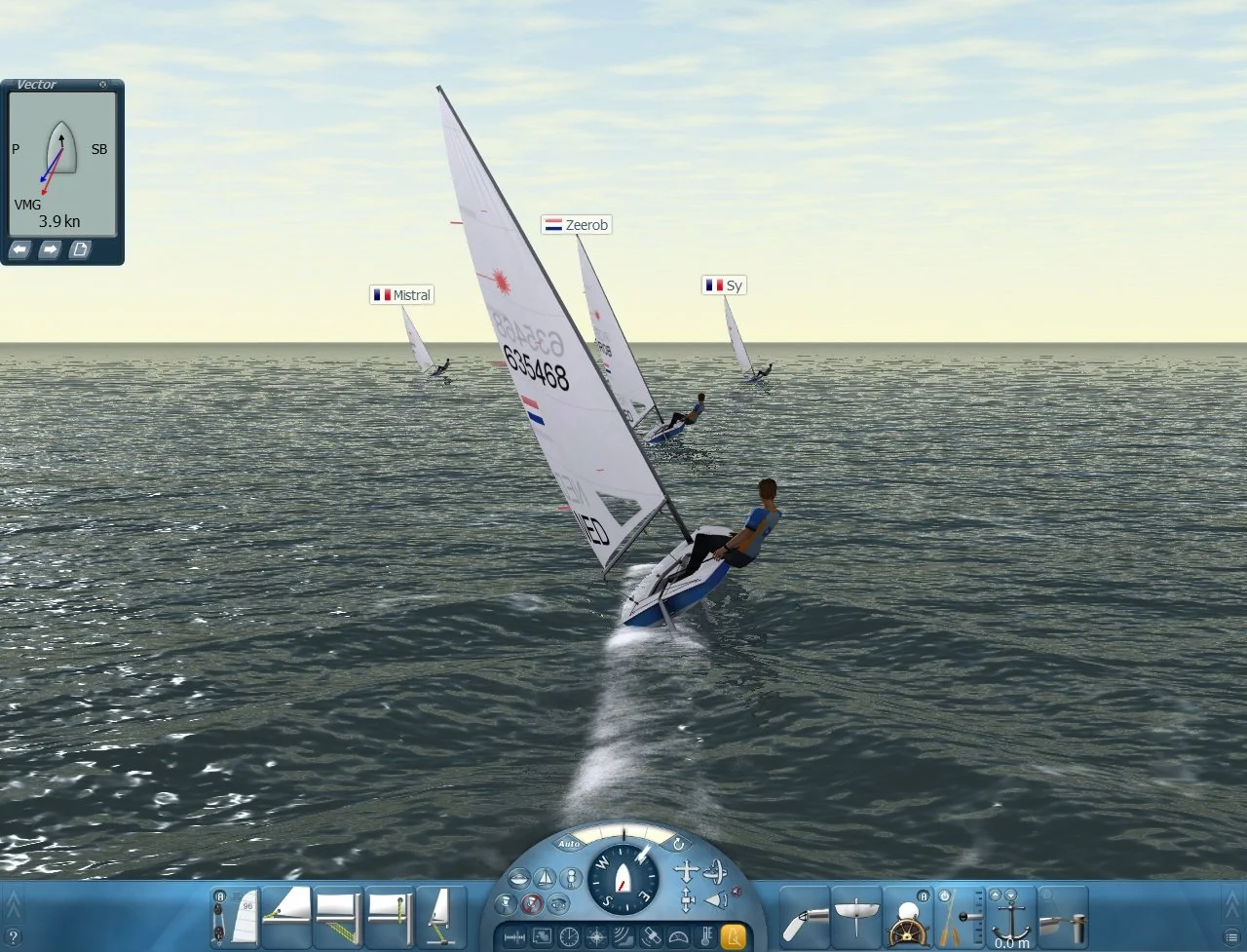This screenshot has width=1247, height=952.
Task: Show the speedometer gauge instrument
Action: click(x=680, y=935)
